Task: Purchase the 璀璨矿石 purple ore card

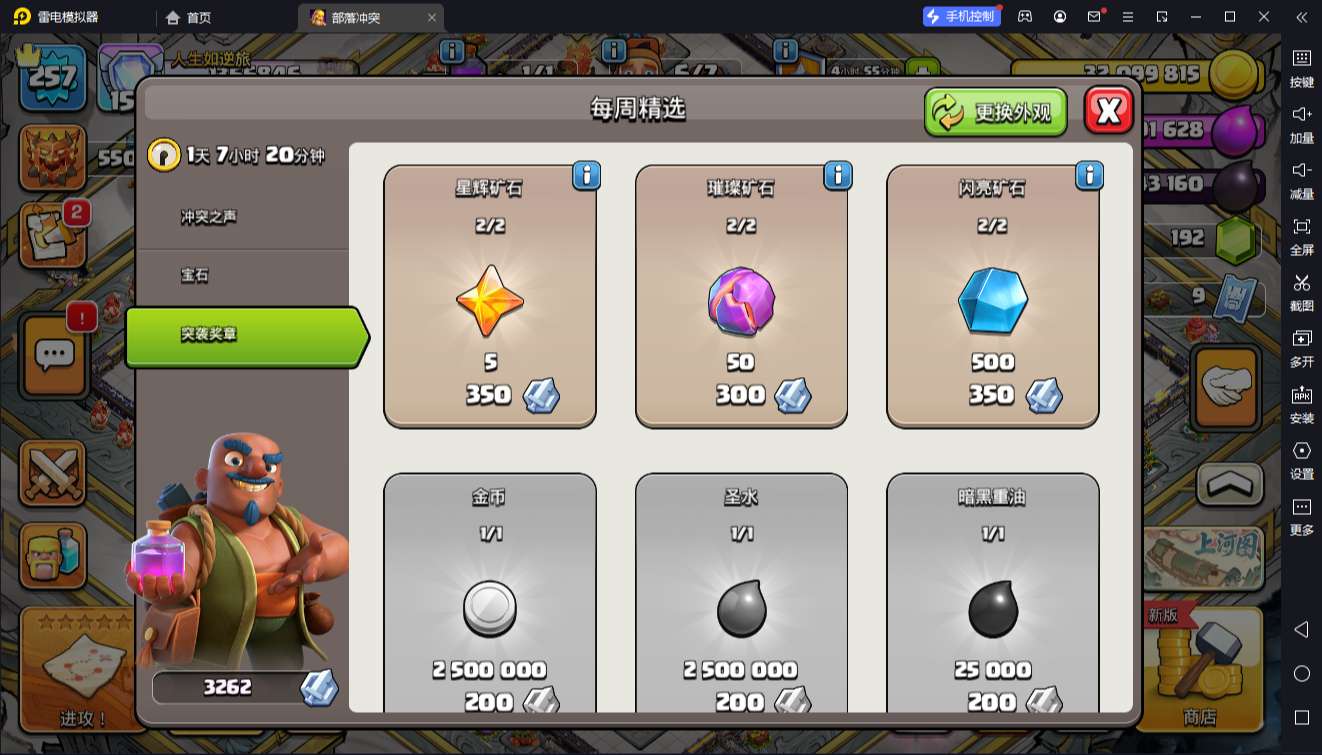Action: 741,297
